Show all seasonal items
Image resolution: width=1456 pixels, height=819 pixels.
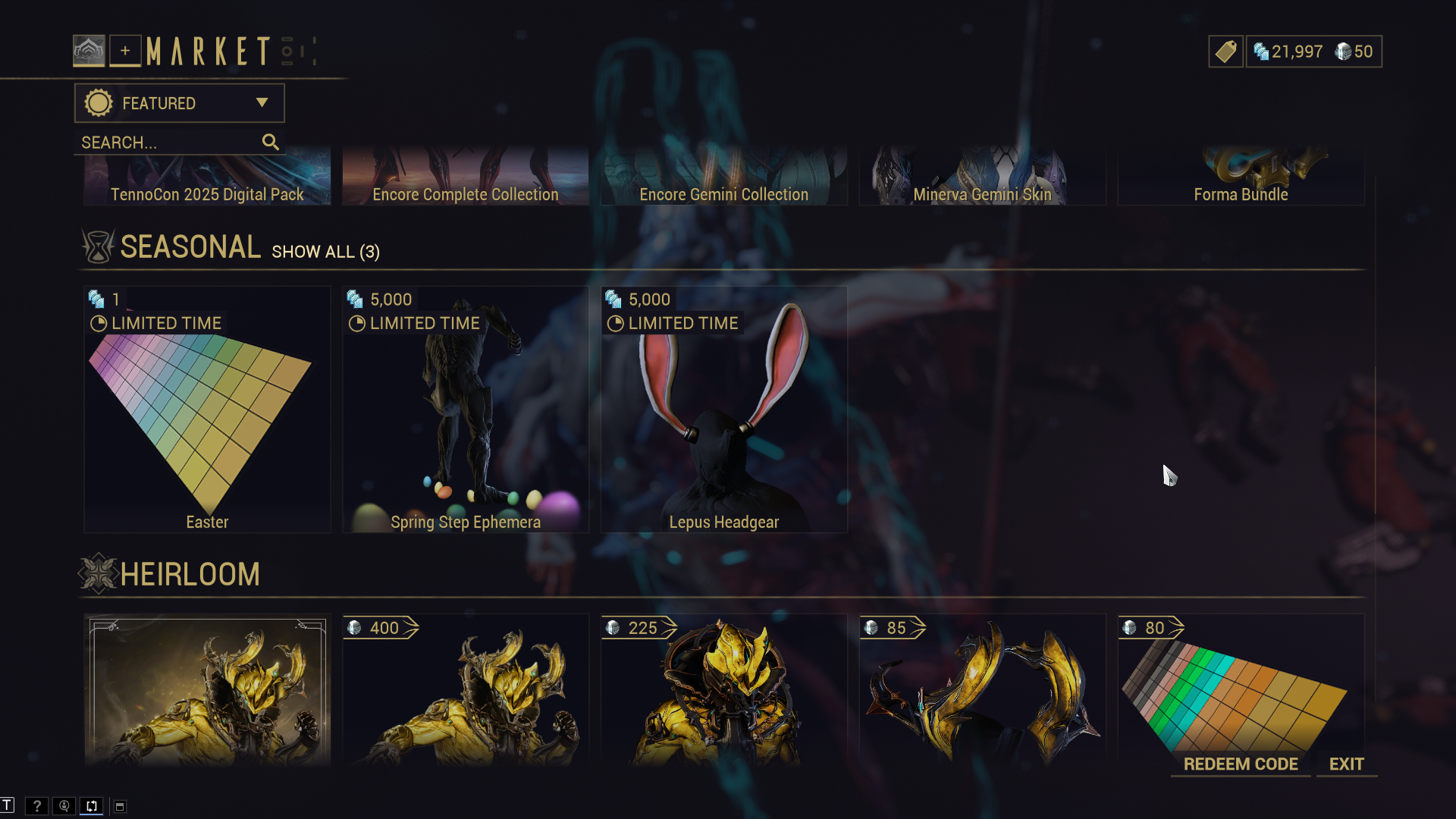325,252
